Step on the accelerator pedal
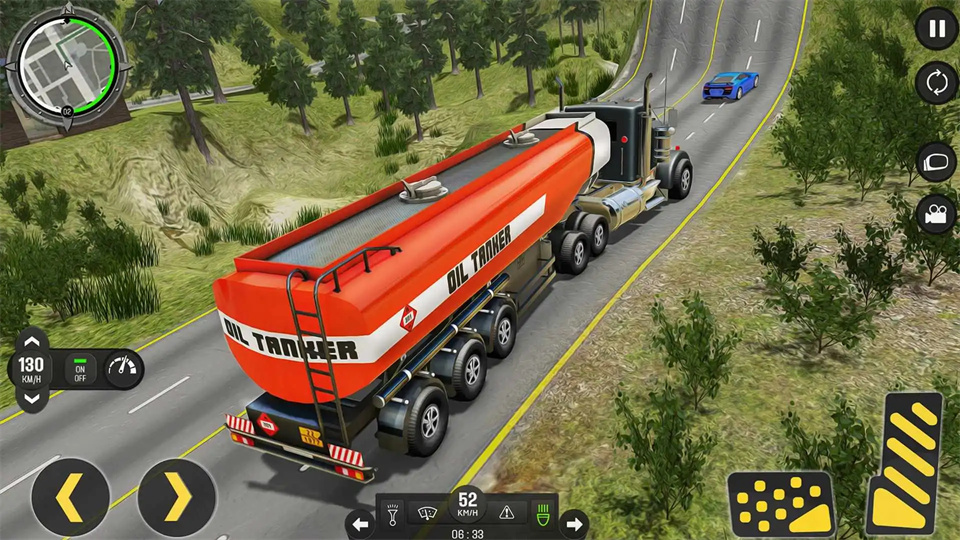The height and width of the screenshot is (540, 960). [x=905, y=462]
